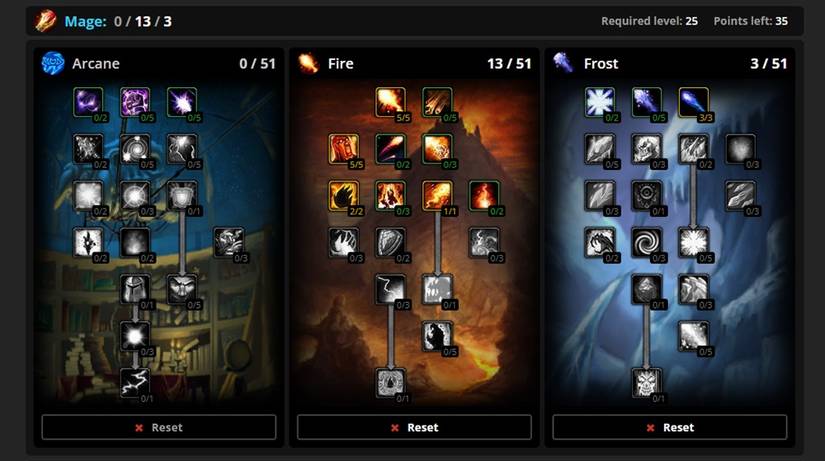Reset the Arcane talent tree
The height and width of the screenshot is (461, 825).
tap(158, 427)
